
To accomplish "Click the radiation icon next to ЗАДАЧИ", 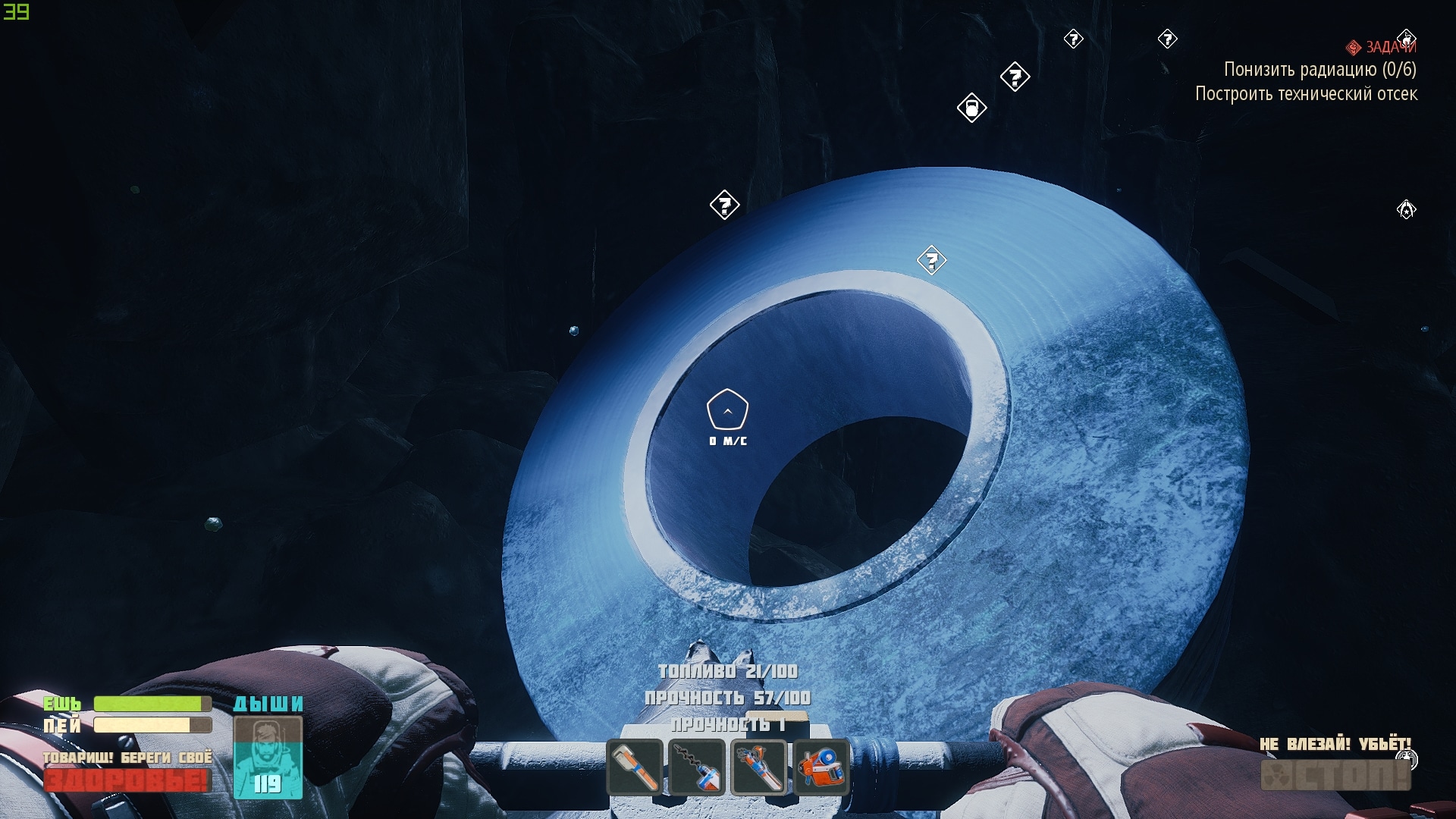I will pyautogui.click(x=1354, y=47).
